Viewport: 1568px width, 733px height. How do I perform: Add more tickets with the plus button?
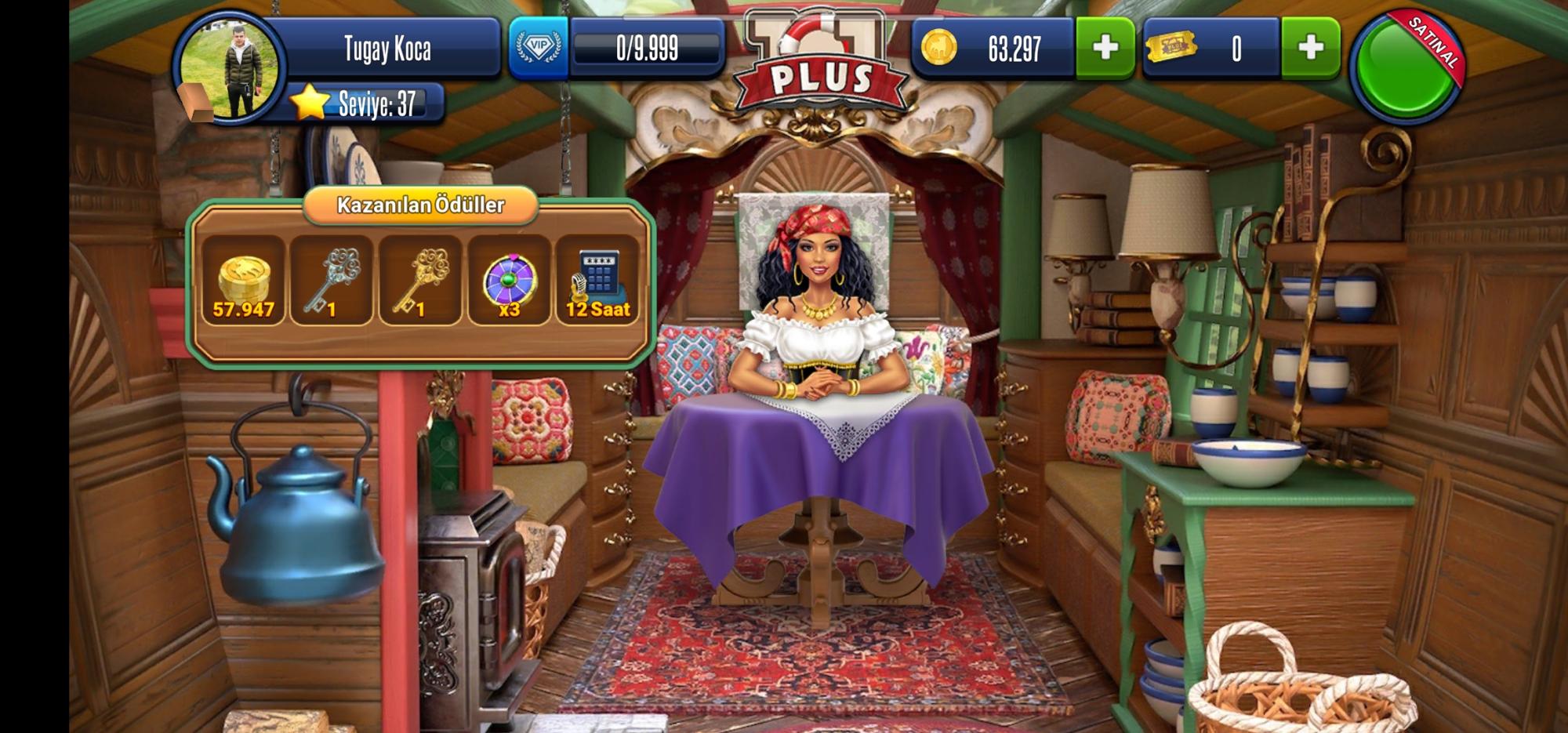(1310, 48)
